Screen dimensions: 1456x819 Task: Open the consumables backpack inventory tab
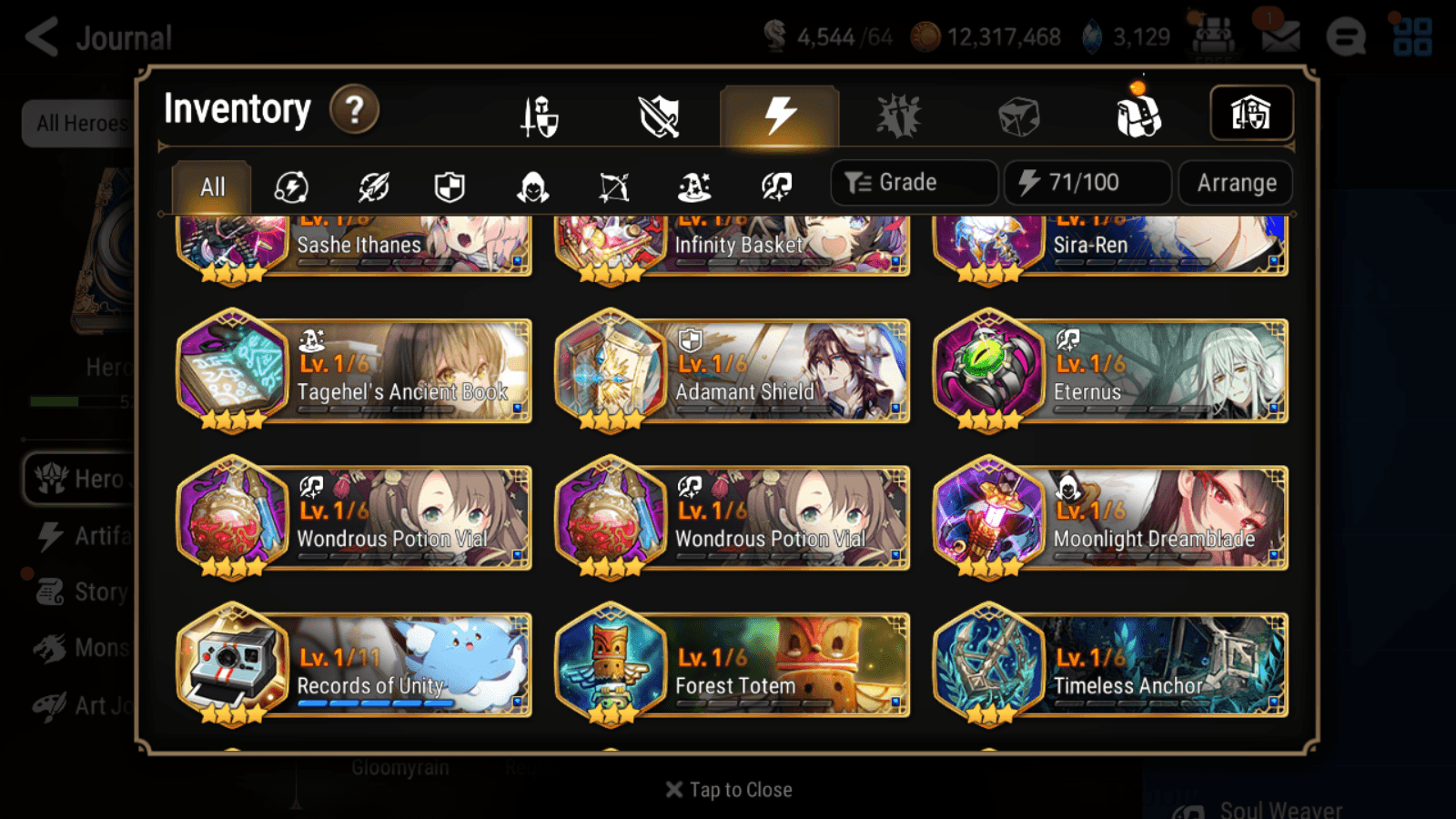[x=1138, y=116]
